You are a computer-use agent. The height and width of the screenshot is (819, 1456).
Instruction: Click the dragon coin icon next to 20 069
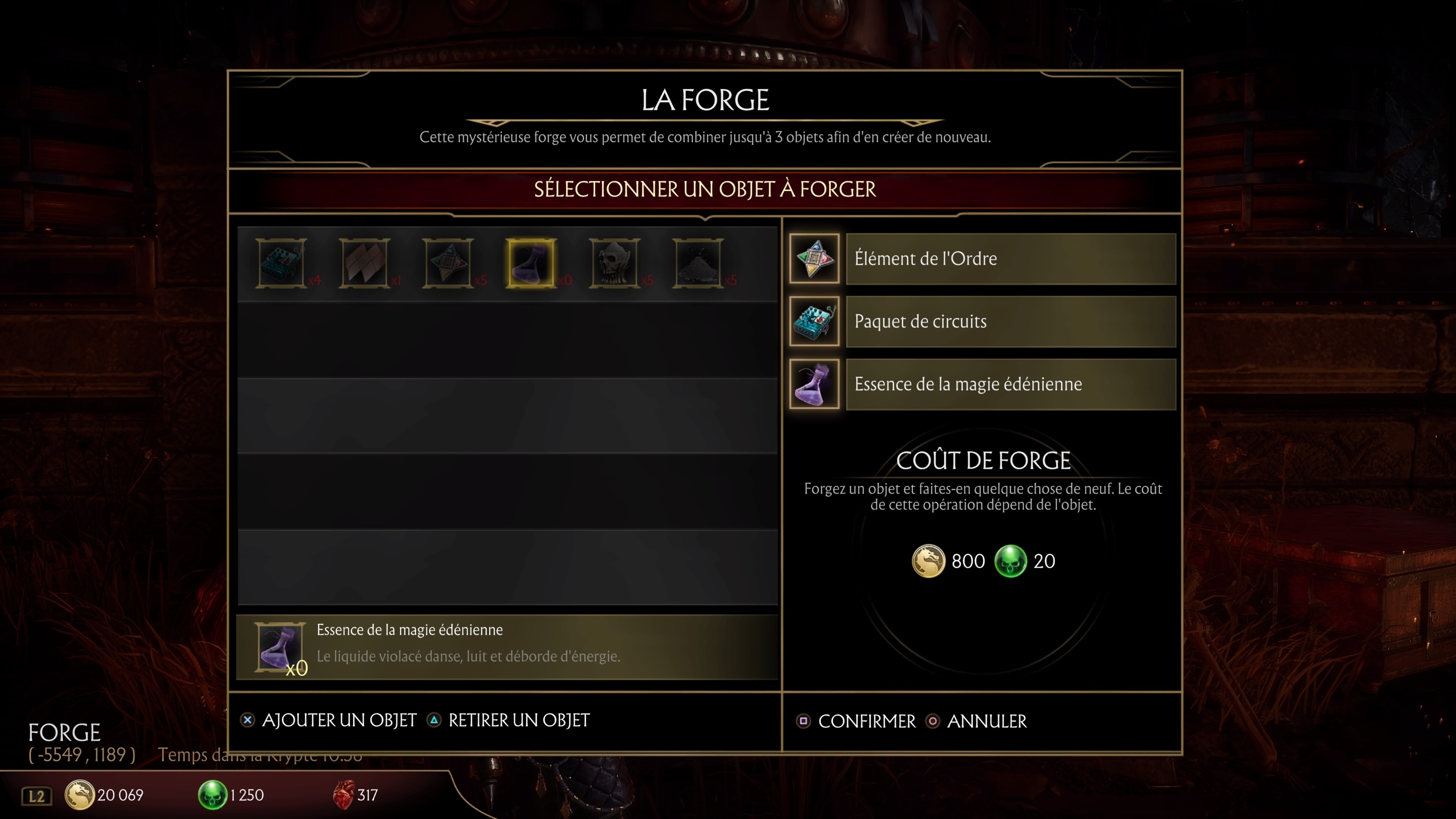pyautogui.click(x=80, y=794)
